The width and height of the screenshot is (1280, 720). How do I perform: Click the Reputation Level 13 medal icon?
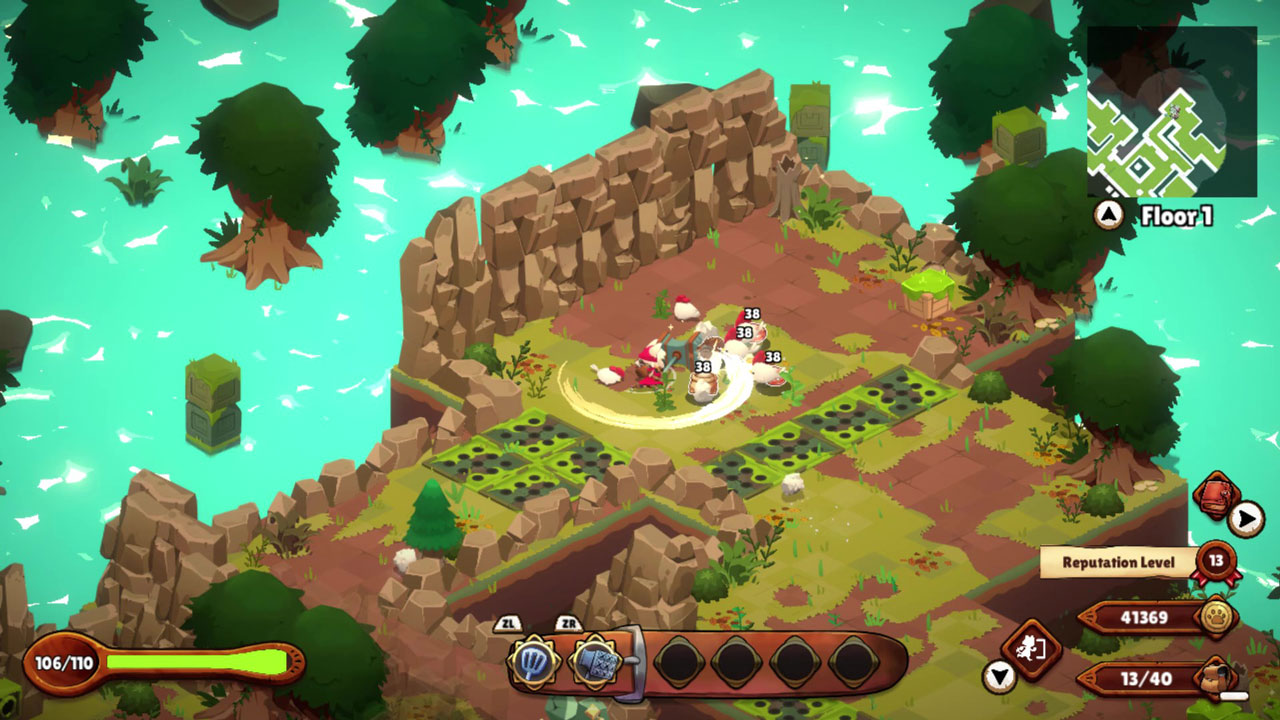point(1216,562)
